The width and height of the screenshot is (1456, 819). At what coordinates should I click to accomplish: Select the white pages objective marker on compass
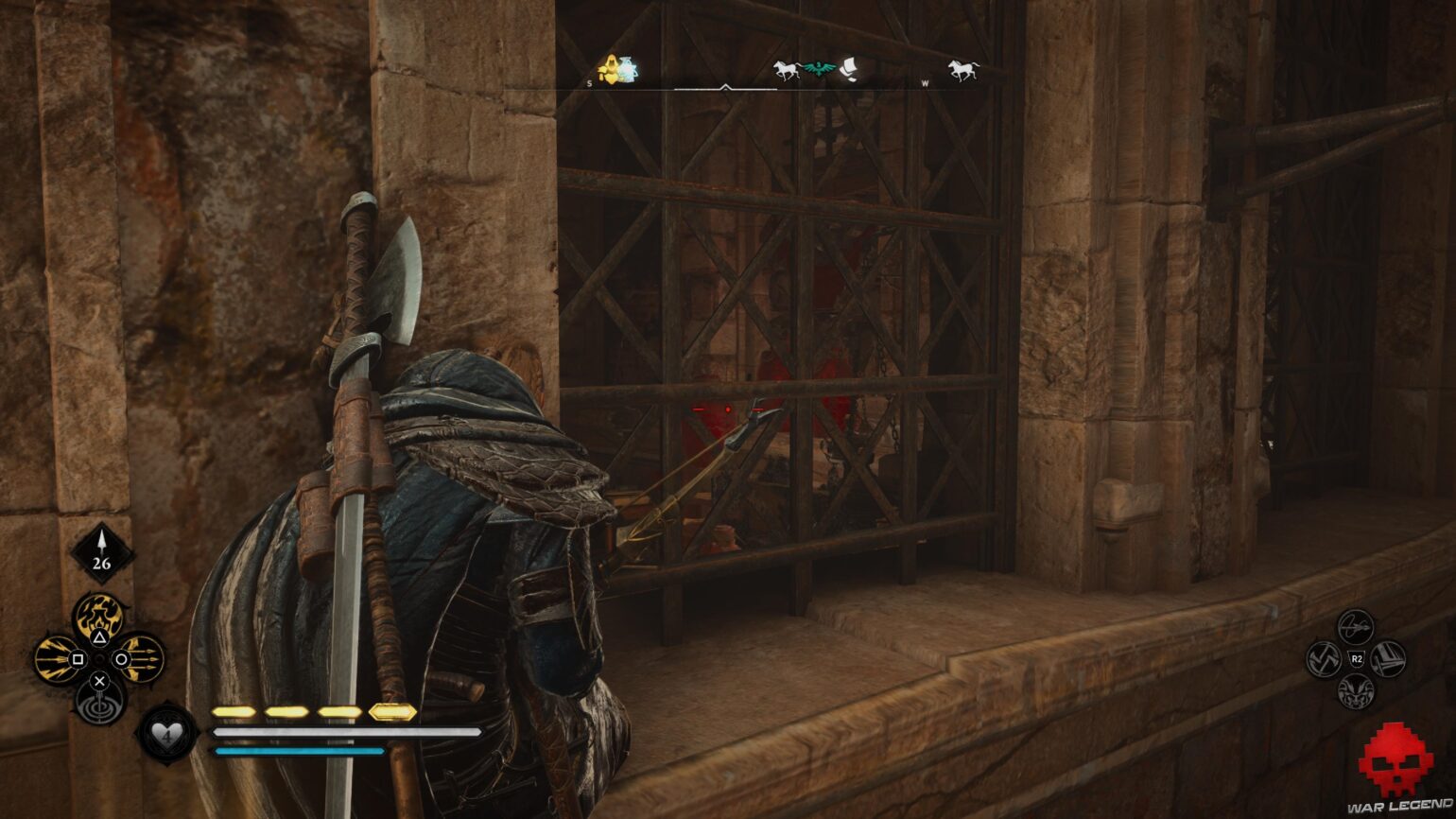tap(849, 68)
